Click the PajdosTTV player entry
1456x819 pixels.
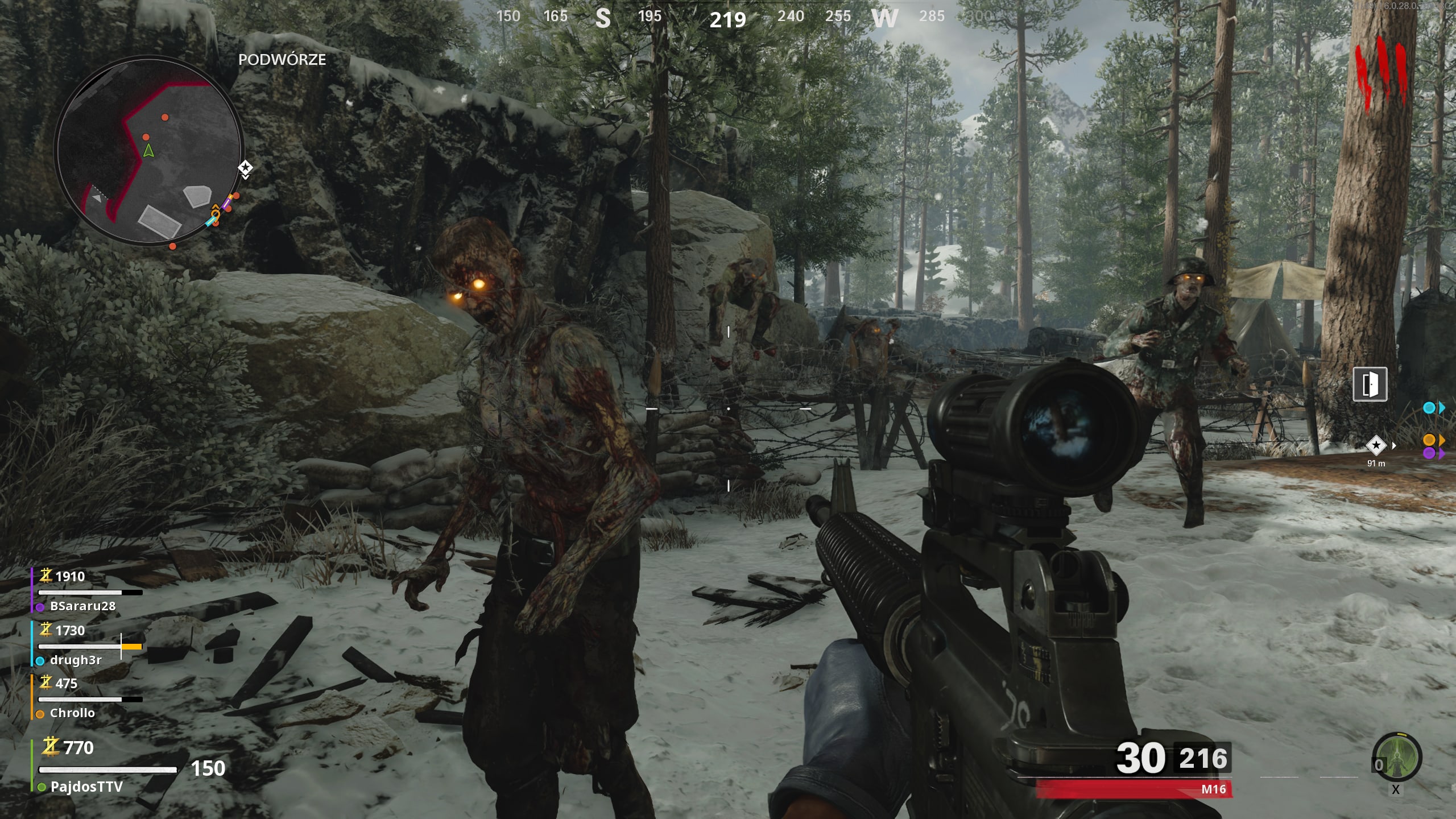pos(86,787)
